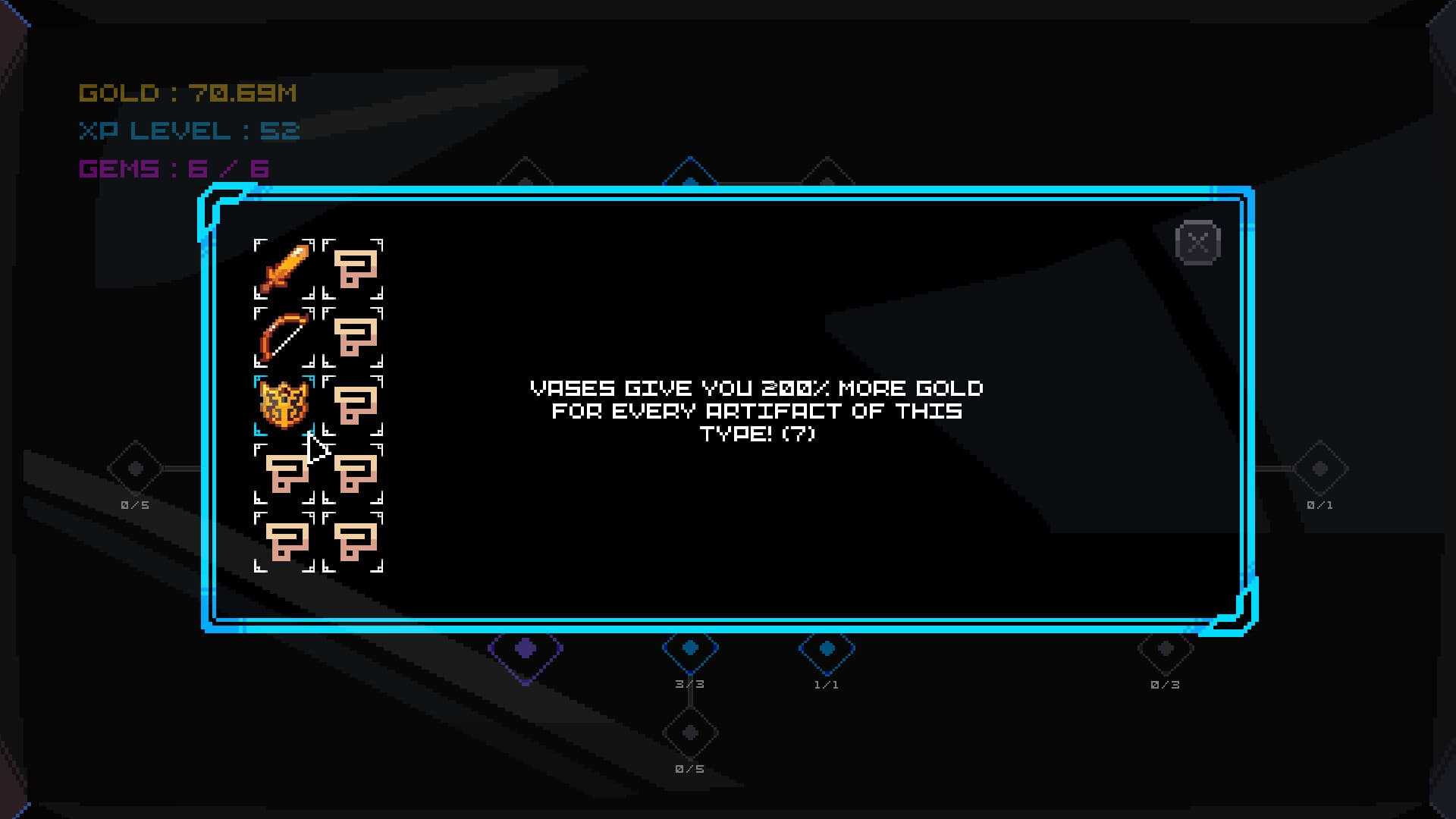Close the artifact collection panel
The width and height of the screenshot is (1456, 819).
(1198, 241)
